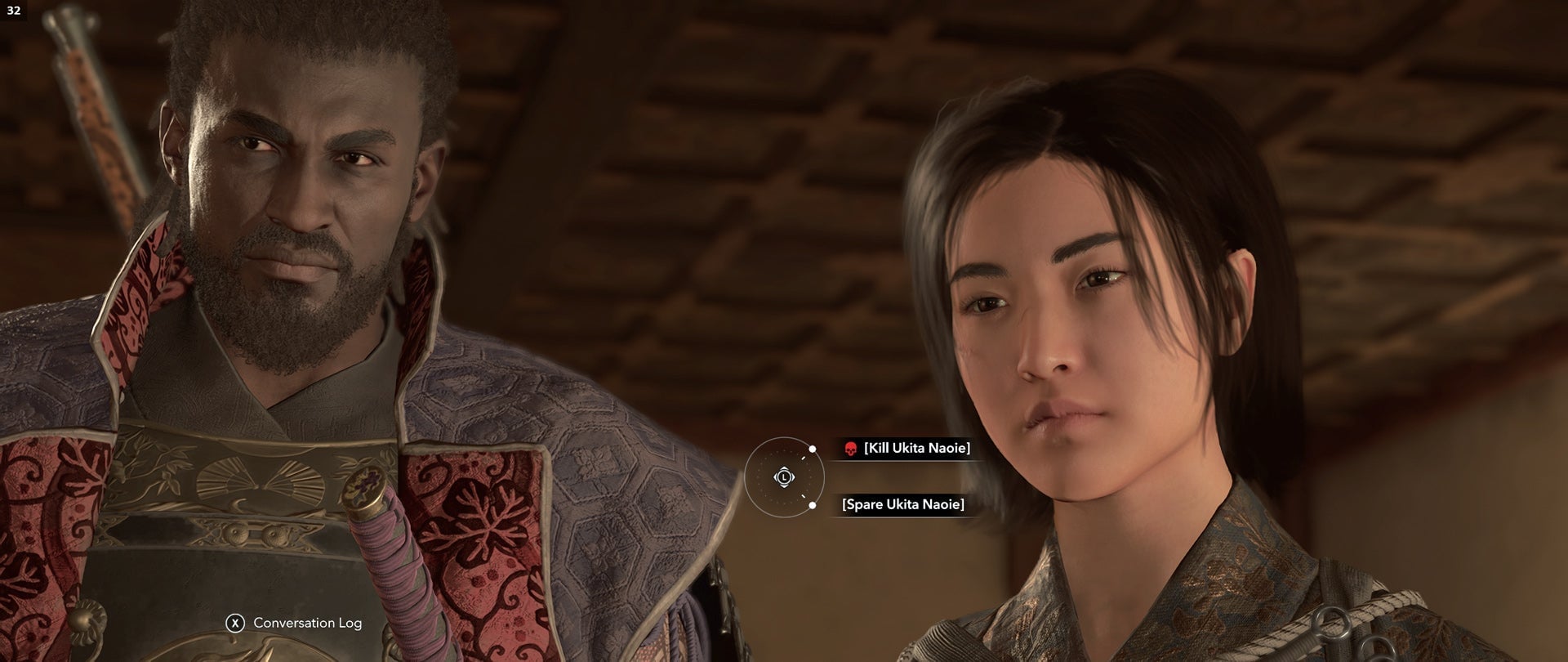The image size is (1568, 662).
Task: Click the Spare Ukita Naoie text label
Action: click(903, 504)
